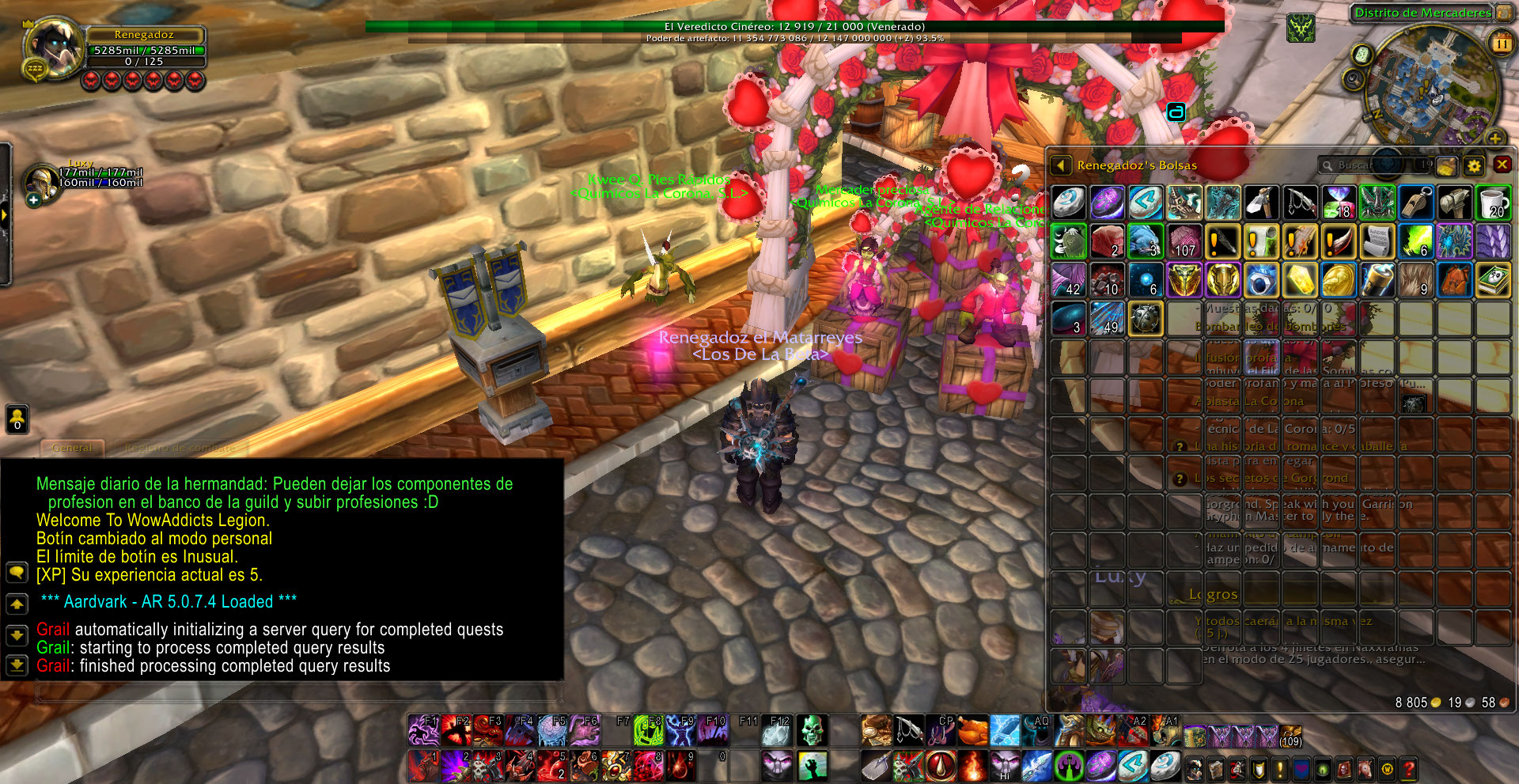
Task: Use the roasted chicken food action button
Action: [973, 731]
